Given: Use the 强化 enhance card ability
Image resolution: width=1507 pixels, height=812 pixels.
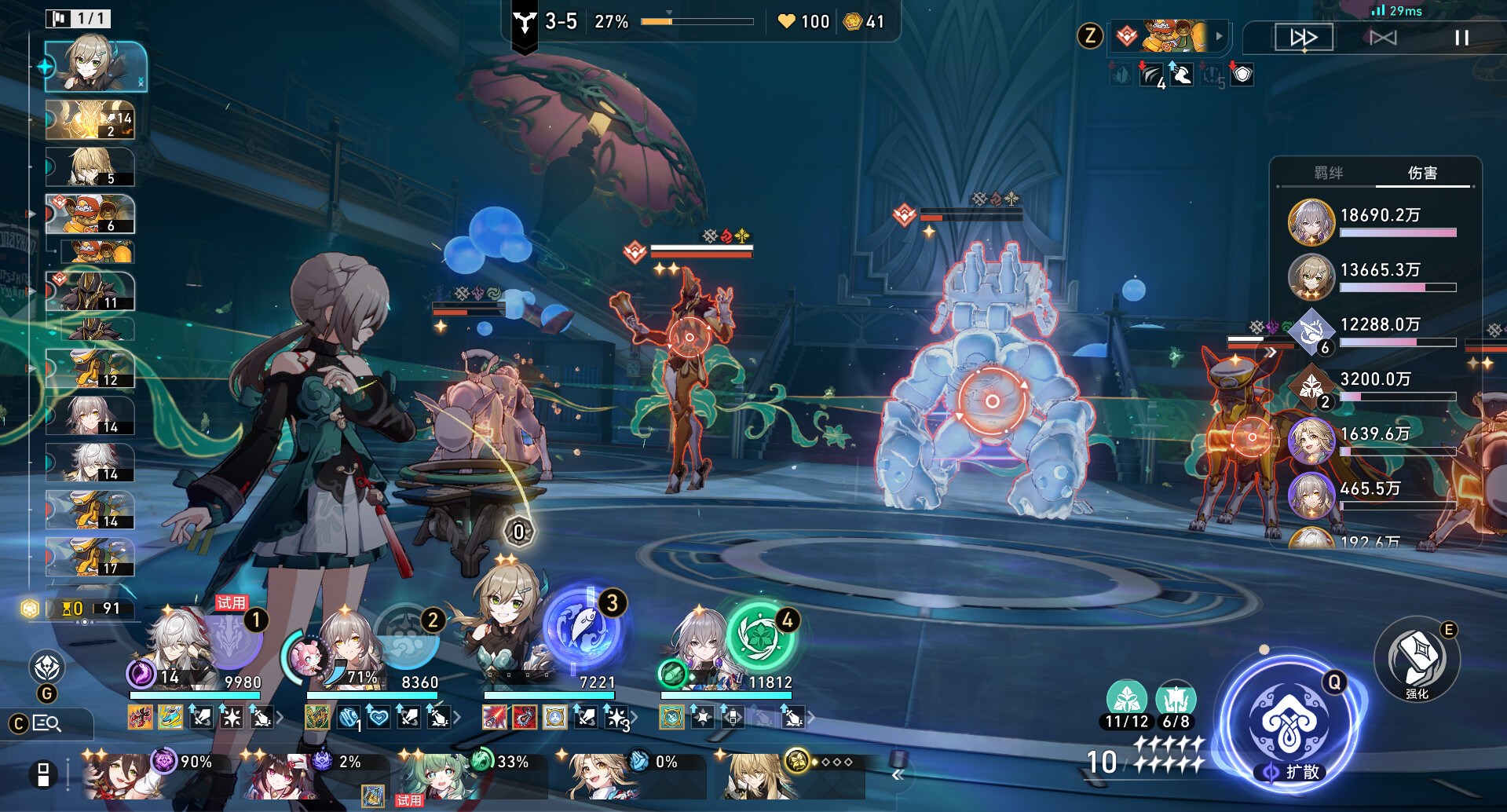Looking at the screenshot, I should (x=1416, y=660).
